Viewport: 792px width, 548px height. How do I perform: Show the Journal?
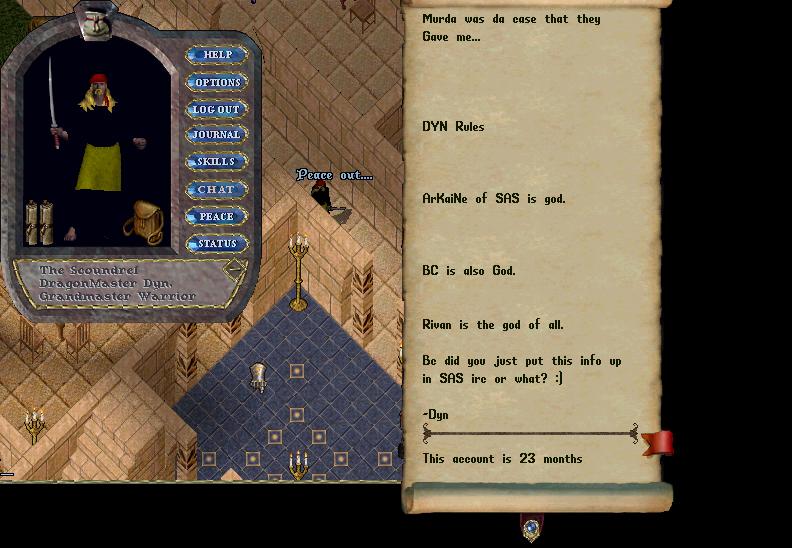click(x=217, y=135)
